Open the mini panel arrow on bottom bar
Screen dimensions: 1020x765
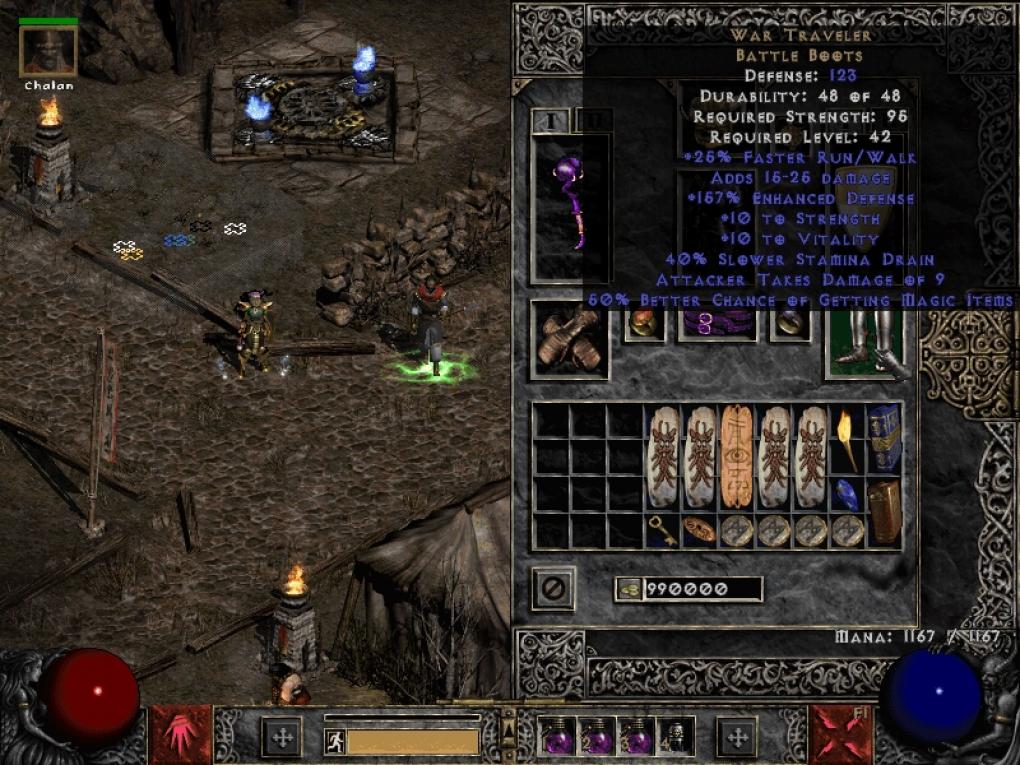[508, 735]
